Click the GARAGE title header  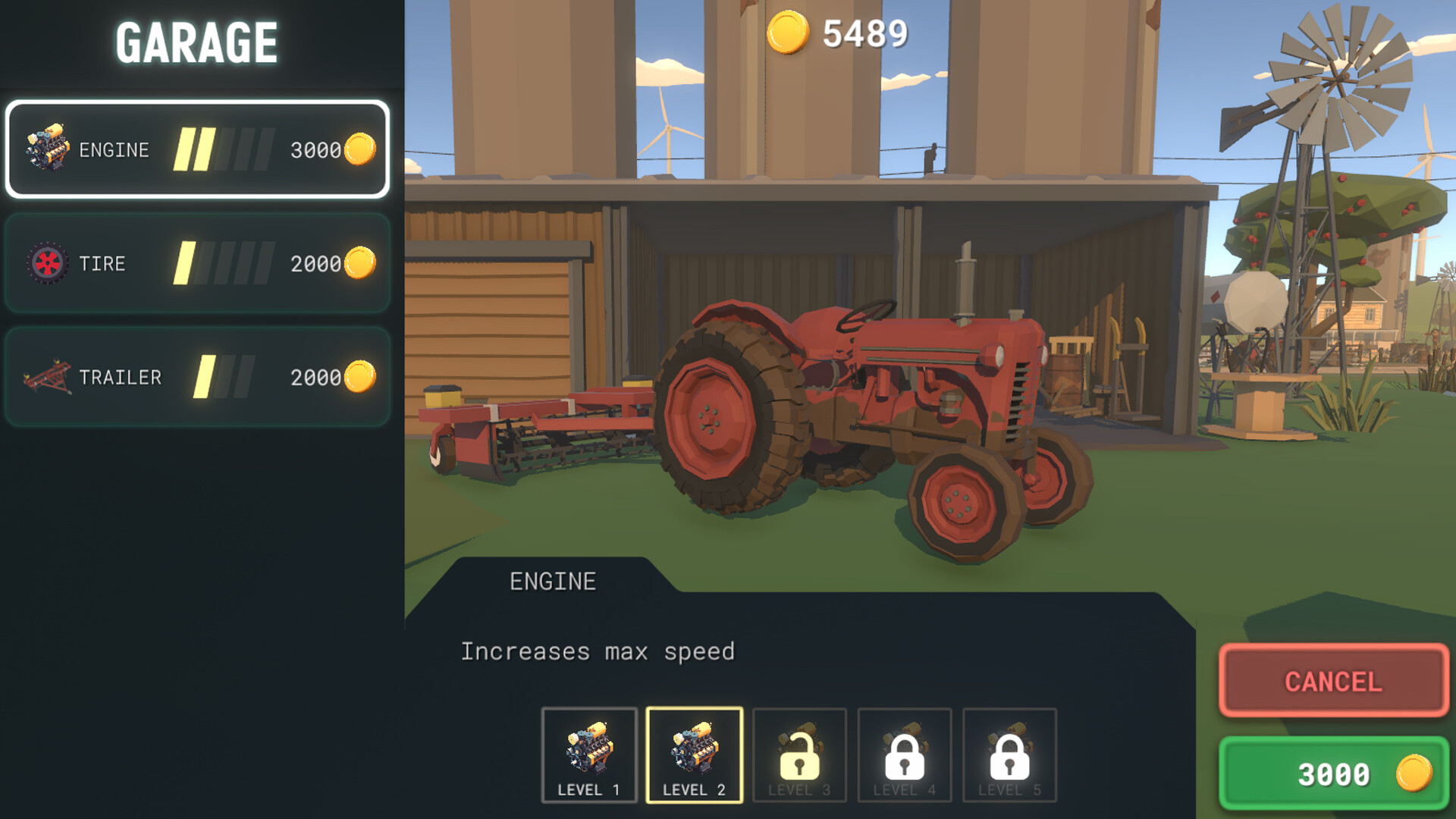point(196,41)
